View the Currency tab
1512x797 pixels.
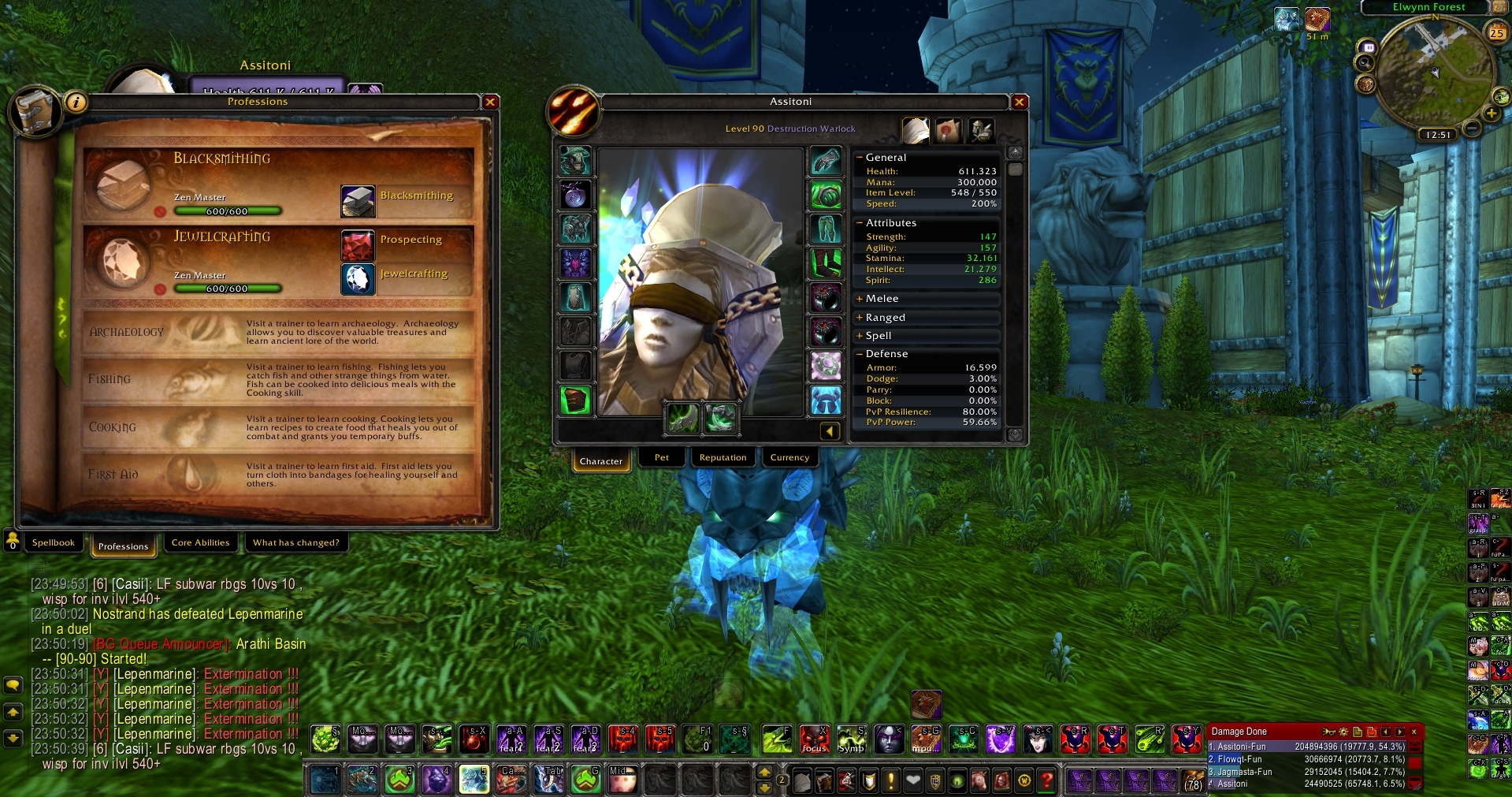pos(789,458)
